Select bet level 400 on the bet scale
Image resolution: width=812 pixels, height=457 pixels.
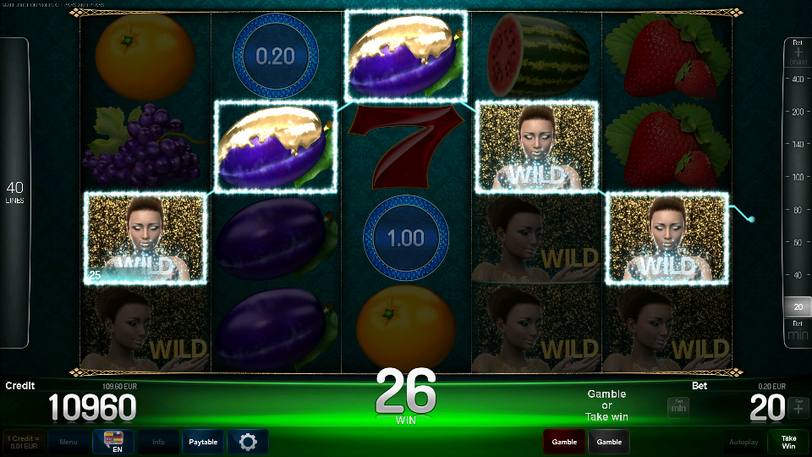[x=798, y=77]
